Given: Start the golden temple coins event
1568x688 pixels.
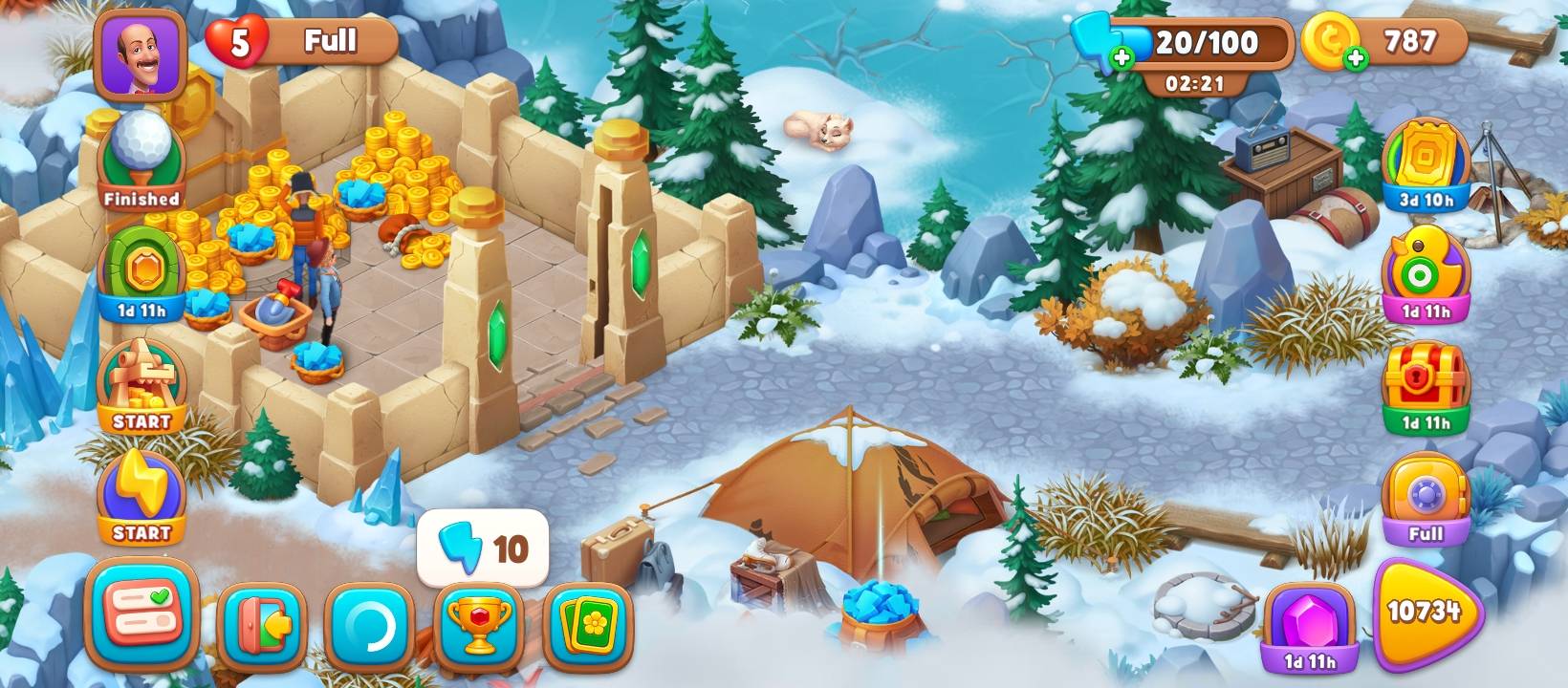Looking at the screenshot, I should pyautogui.click(x=142, y=385).
